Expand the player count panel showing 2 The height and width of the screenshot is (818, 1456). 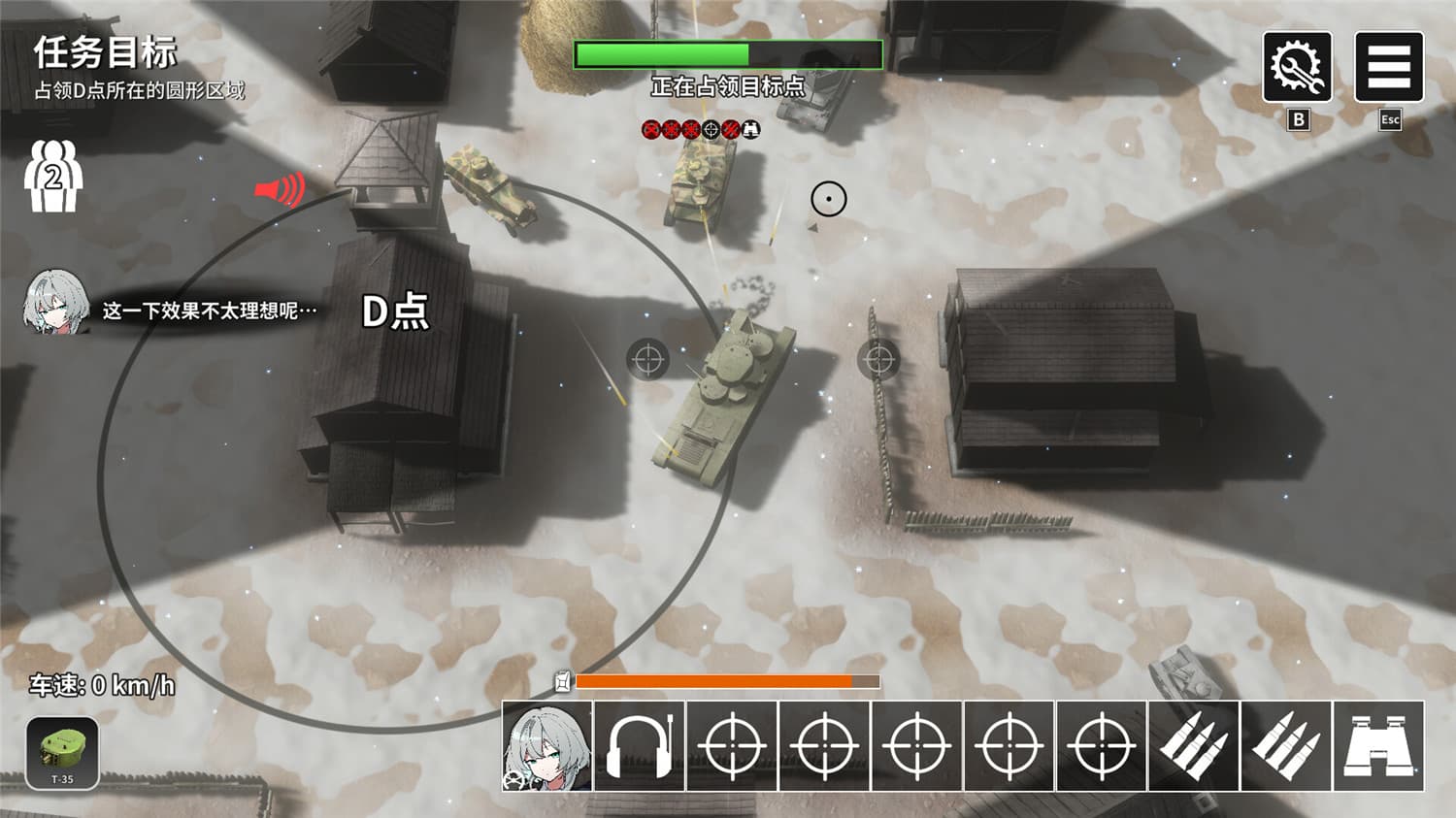(53, 180)
